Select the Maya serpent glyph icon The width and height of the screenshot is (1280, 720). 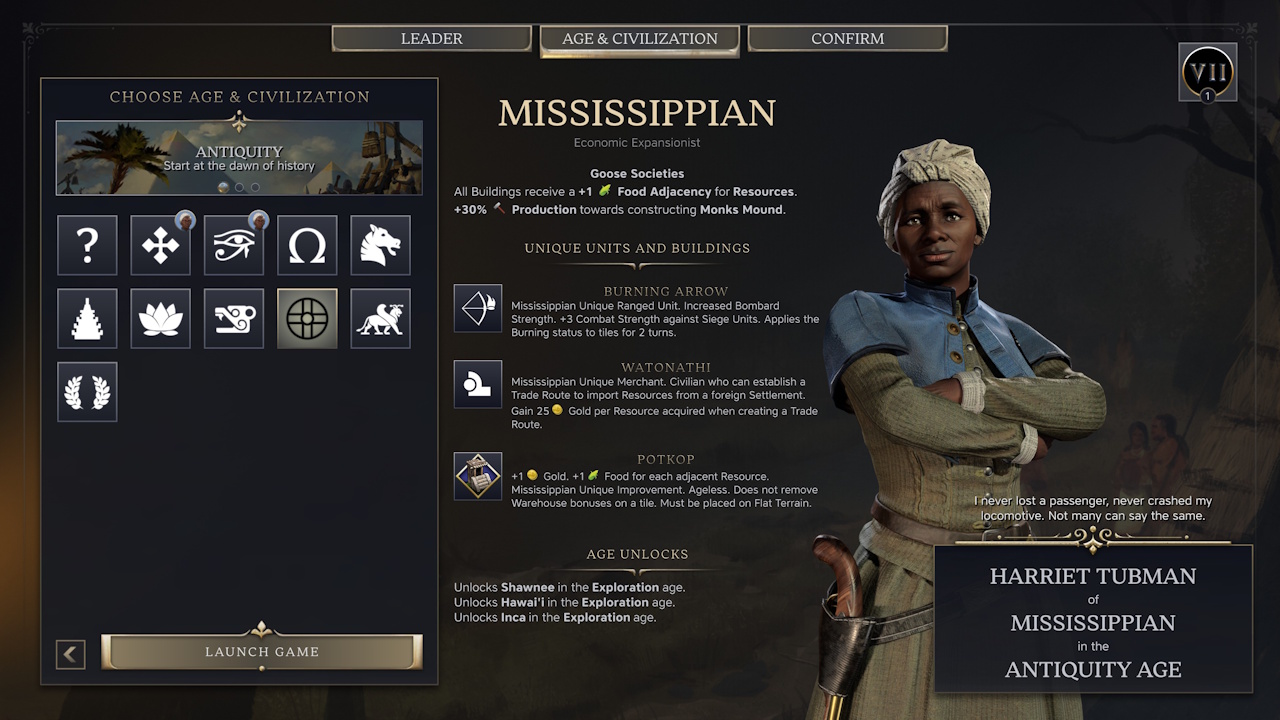pos(233,318)
